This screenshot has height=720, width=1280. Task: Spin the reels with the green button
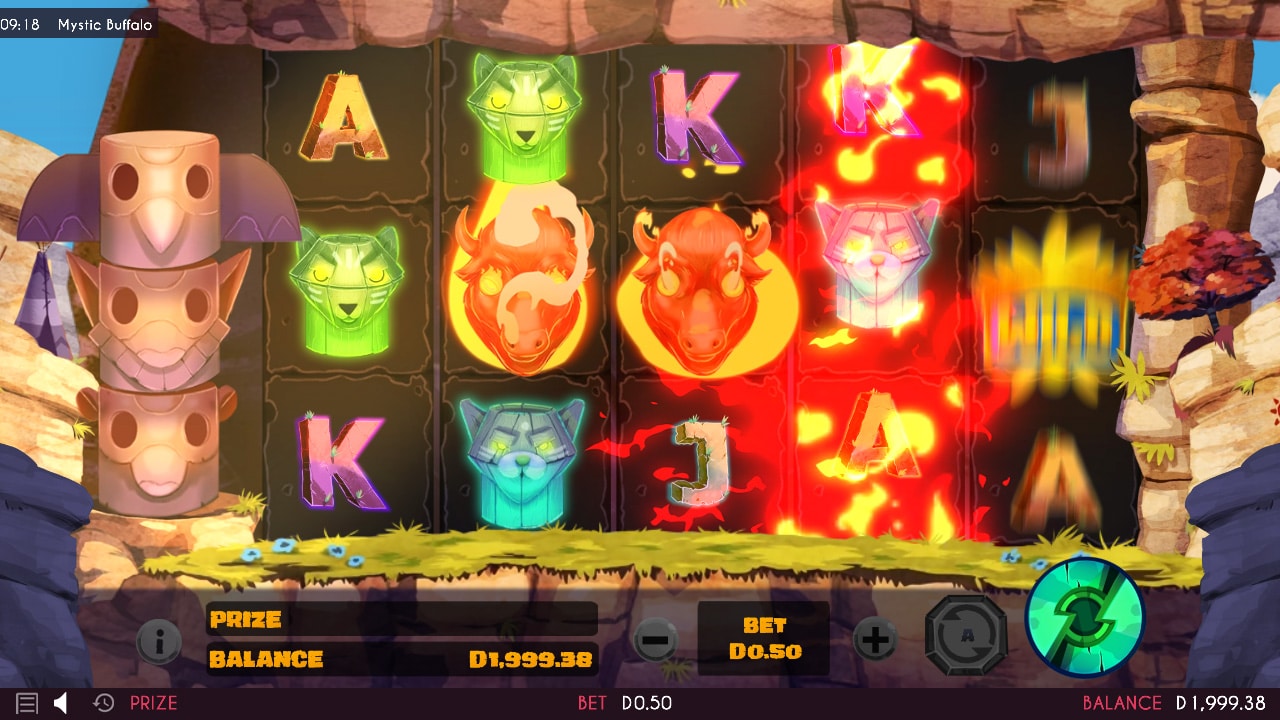(1085, 618)
